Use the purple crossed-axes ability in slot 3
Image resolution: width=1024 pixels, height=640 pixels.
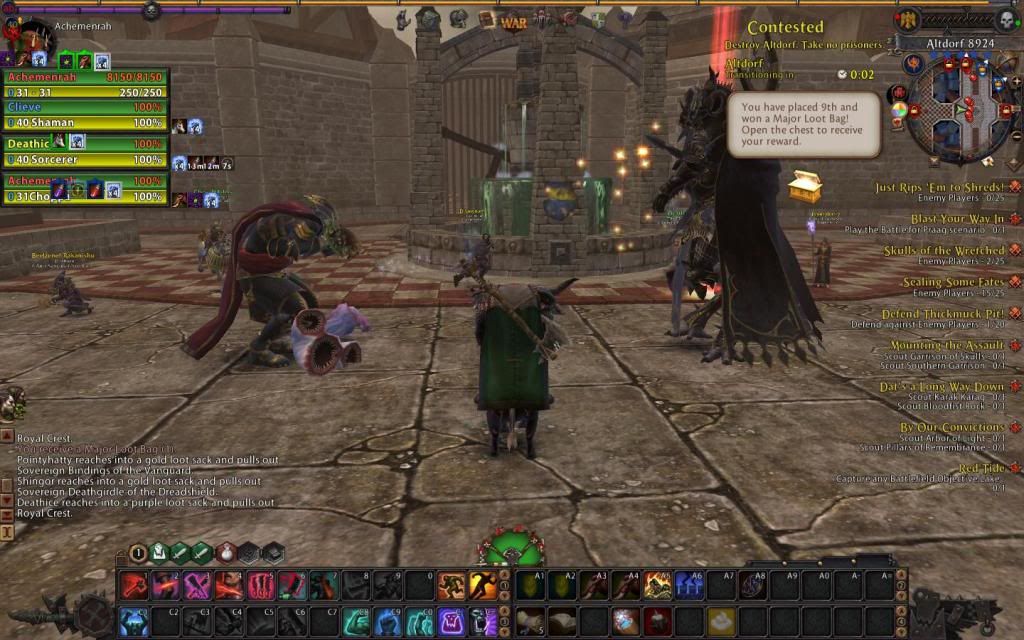pos(198,586)
